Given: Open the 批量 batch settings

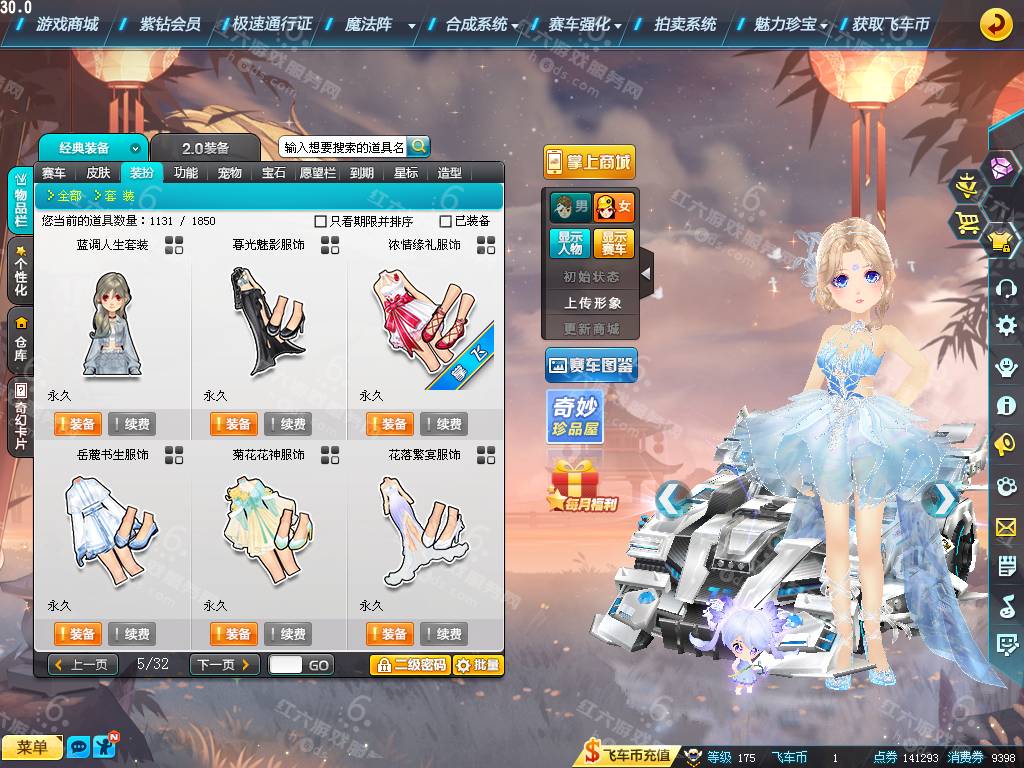Looking at the screenshot, I should (478, 664).
